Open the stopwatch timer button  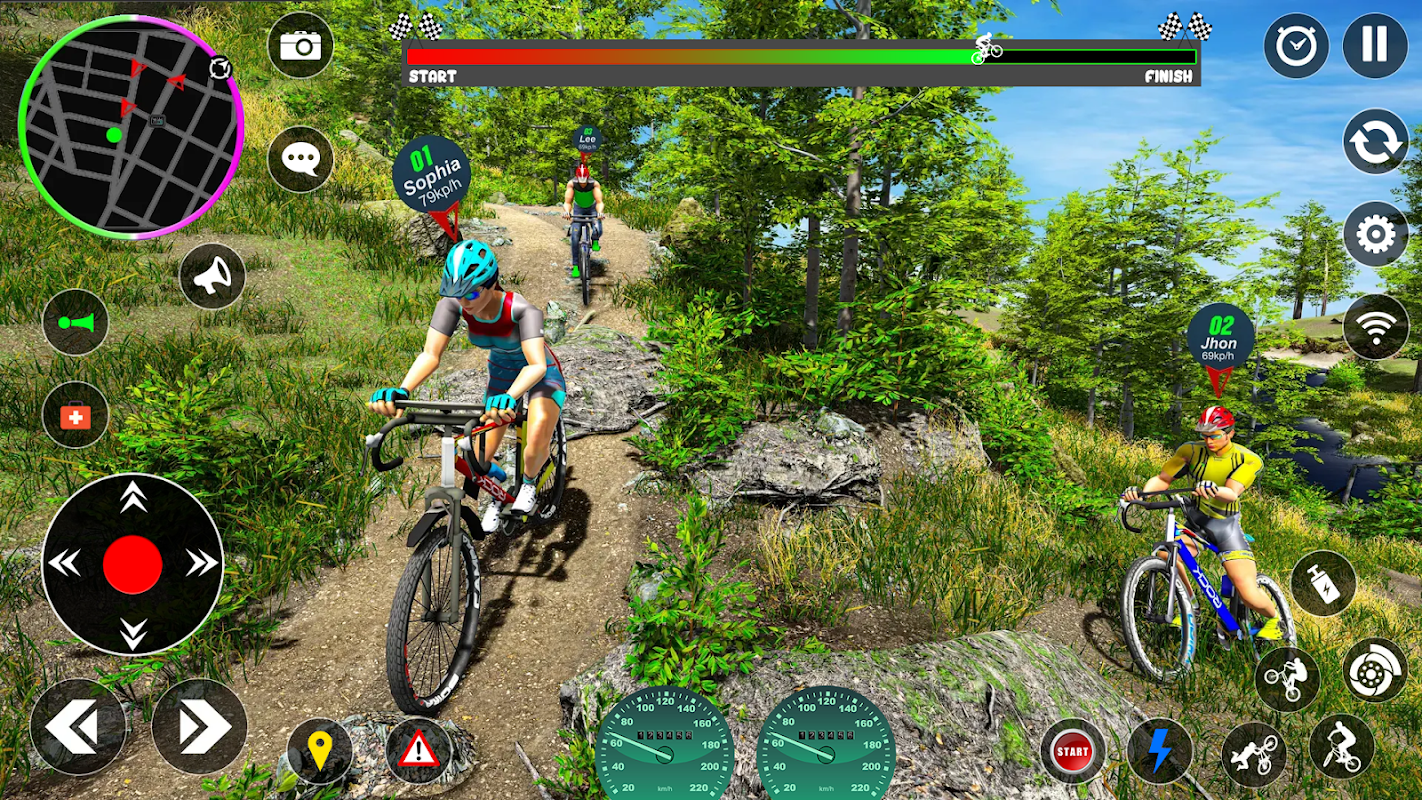(1296, 45)
